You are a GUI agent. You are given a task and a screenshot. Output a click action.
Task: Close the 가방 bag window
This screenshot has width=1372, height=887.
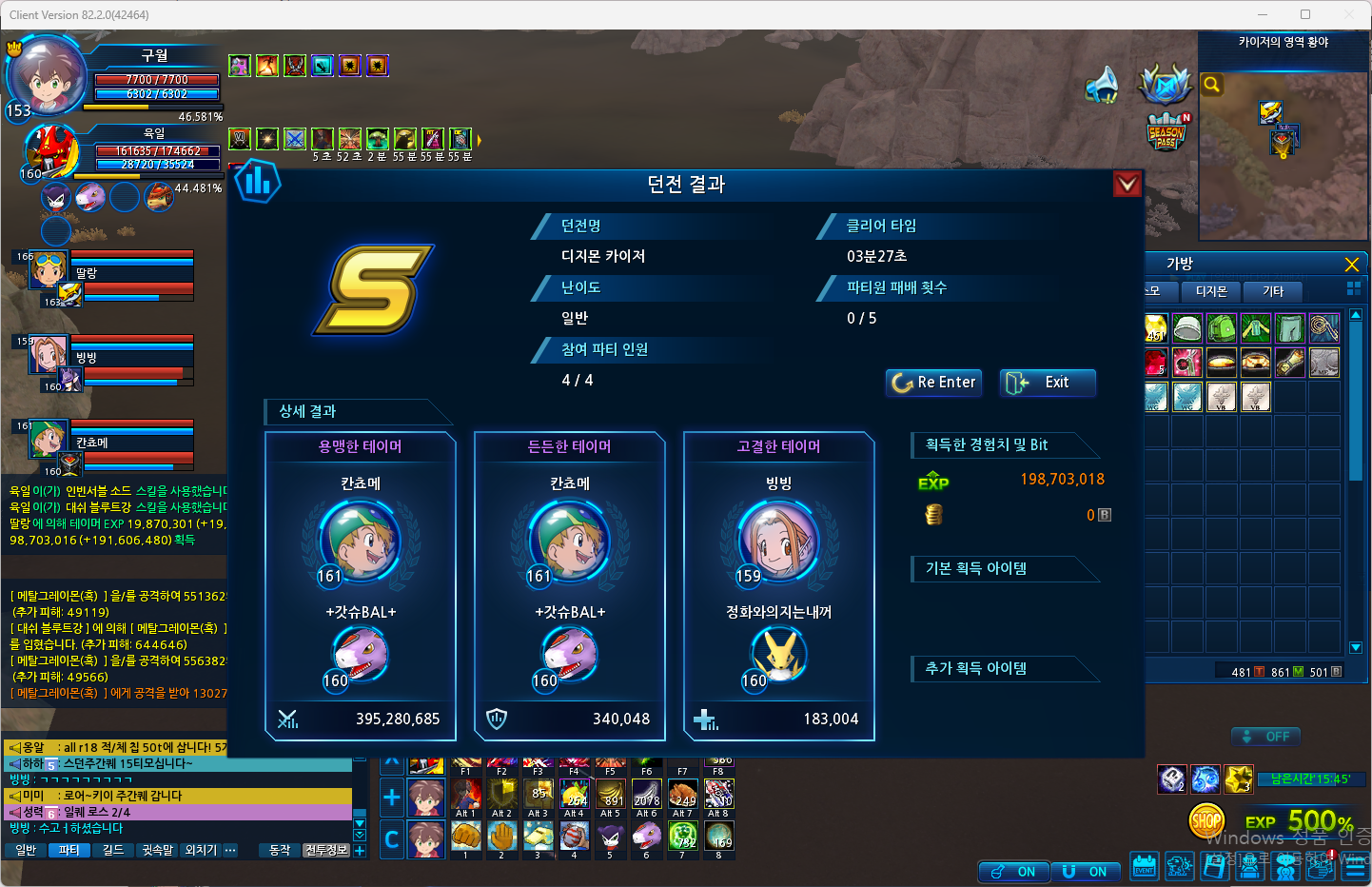click(x=1351, y=265)
